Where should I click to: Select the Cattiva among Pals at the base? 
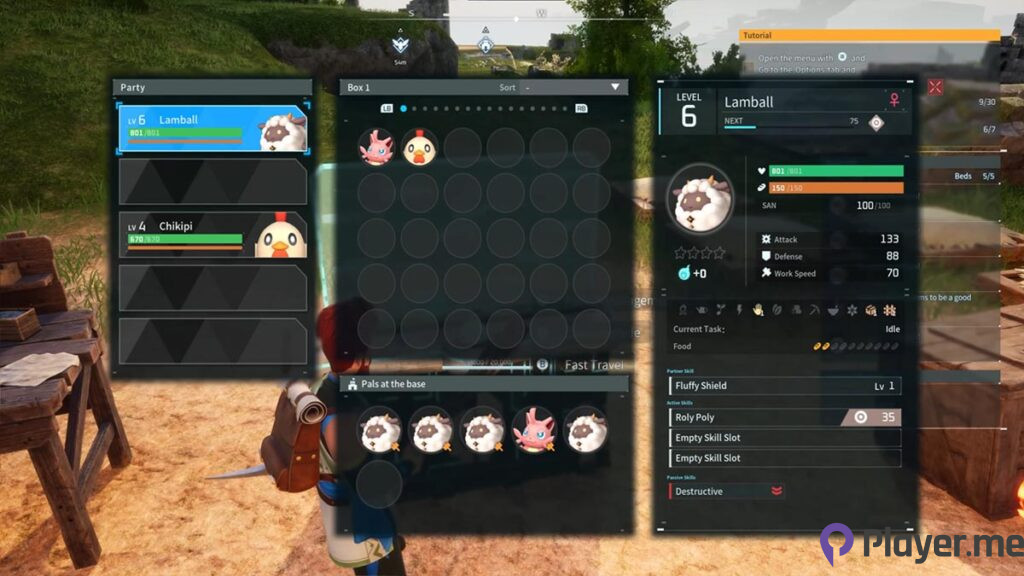533,429
